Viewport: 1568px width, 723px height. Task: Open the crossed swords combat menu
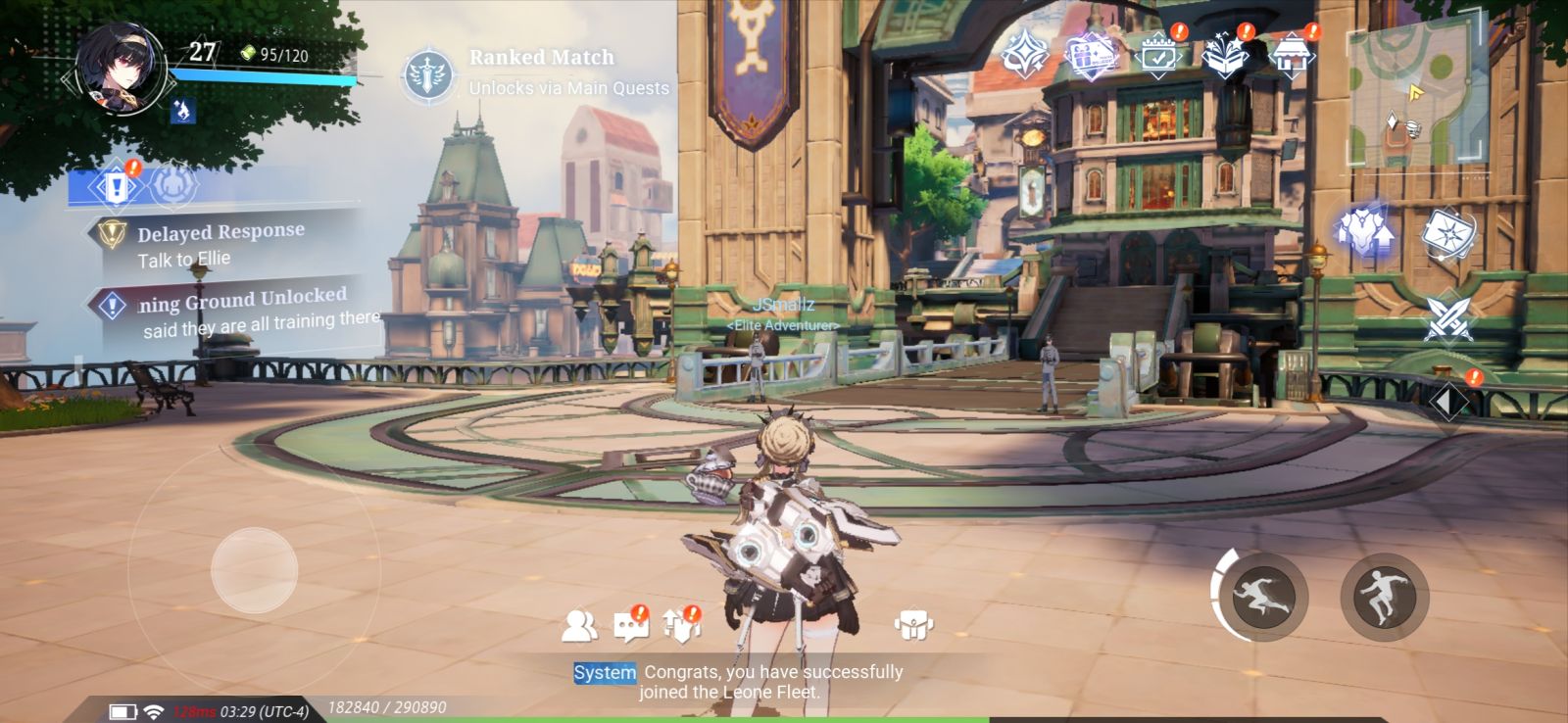pos(1447,318)
